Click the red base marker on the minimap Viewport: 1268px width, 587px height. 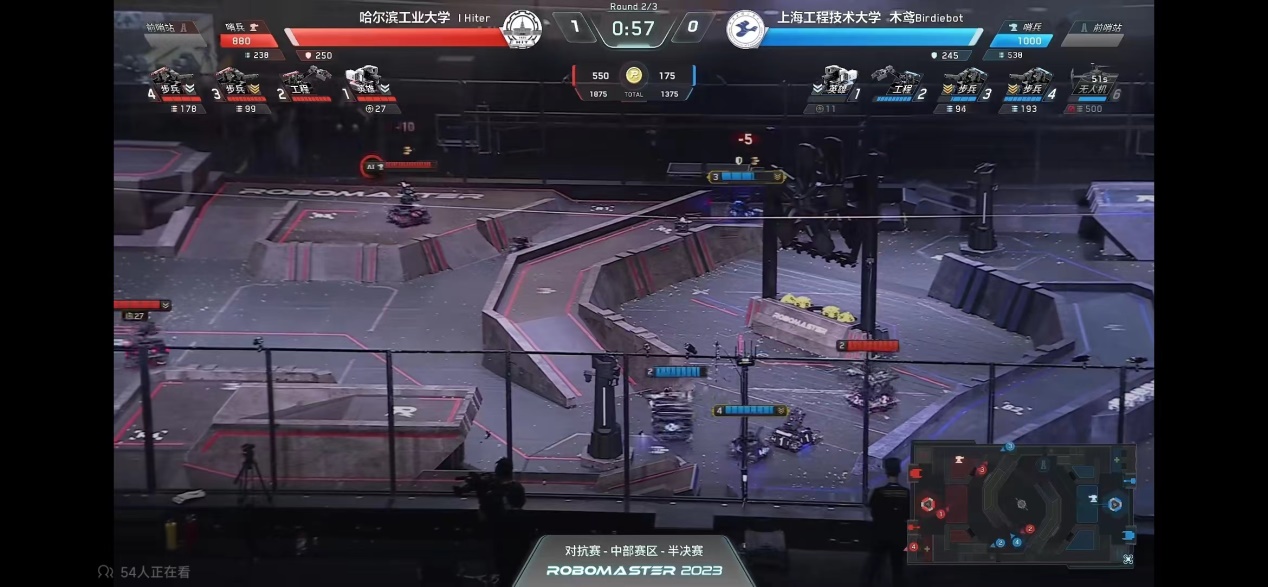(928, 504)
